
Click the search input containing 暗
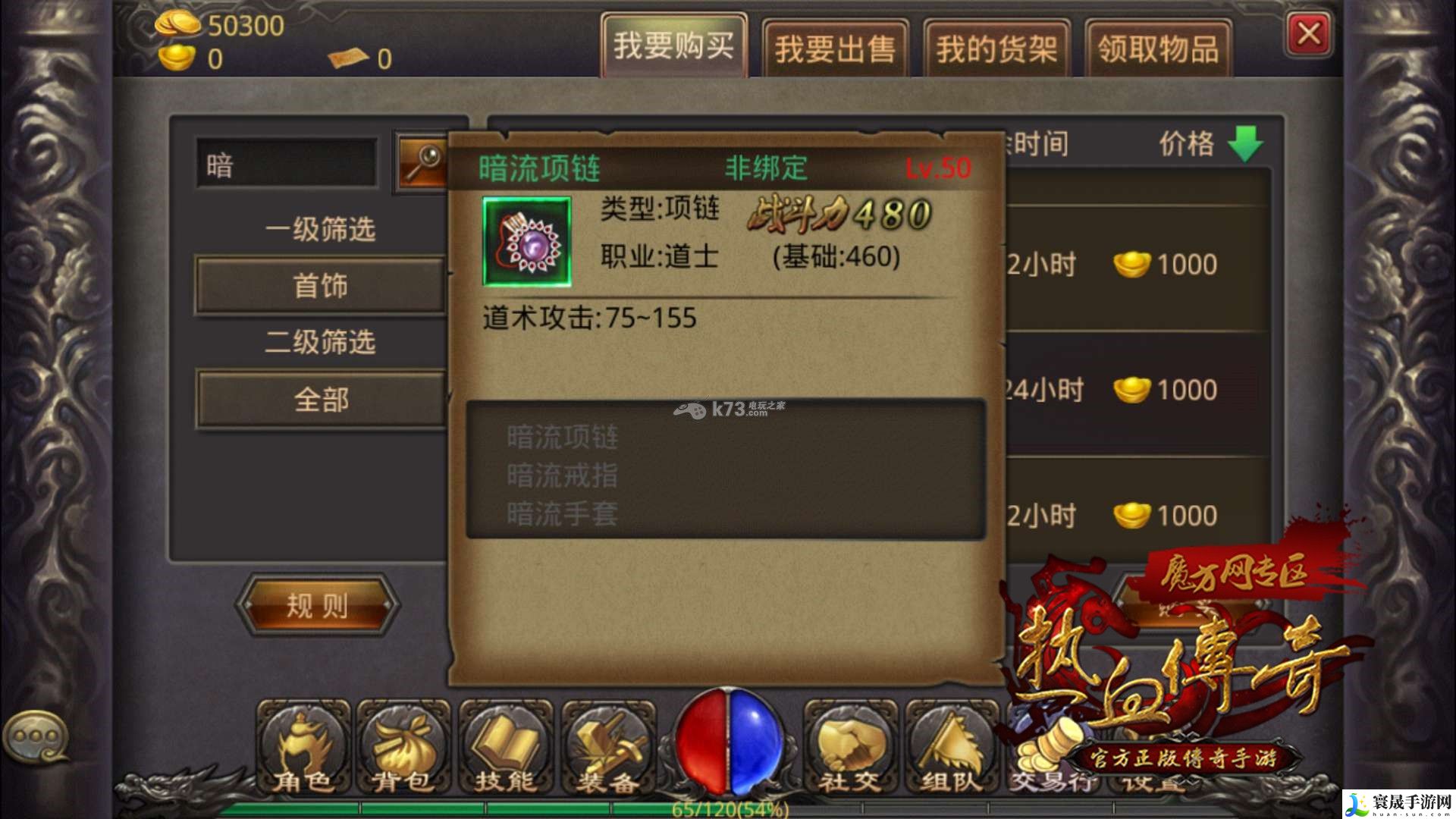click(x=288, y=162)
